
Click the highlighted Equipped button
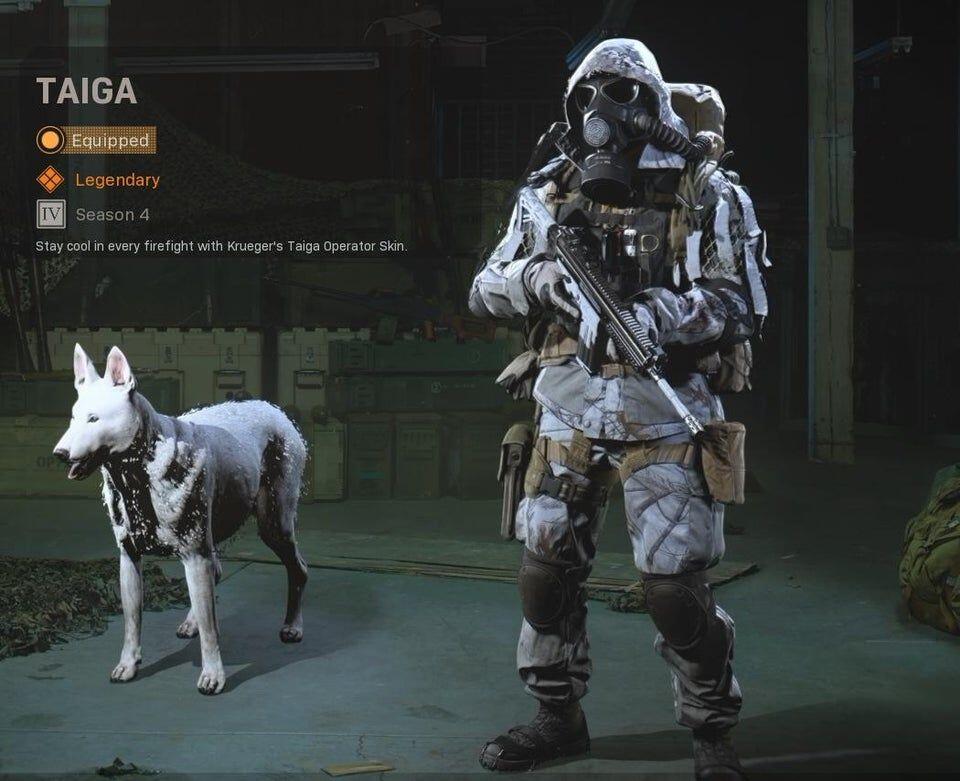(x=96, y=140)
